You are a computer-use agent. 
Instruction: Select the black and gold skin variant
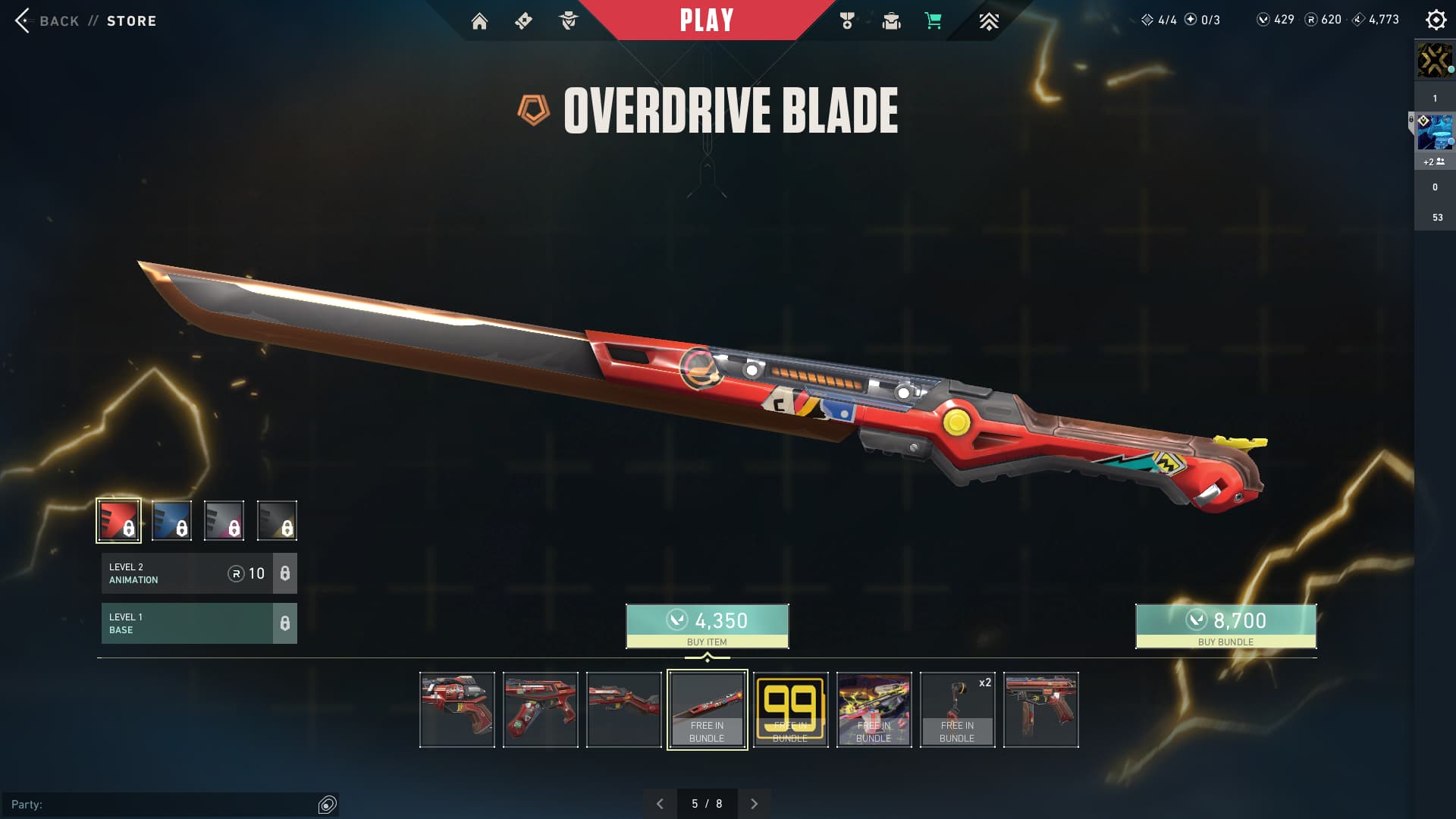pos(277,520)
